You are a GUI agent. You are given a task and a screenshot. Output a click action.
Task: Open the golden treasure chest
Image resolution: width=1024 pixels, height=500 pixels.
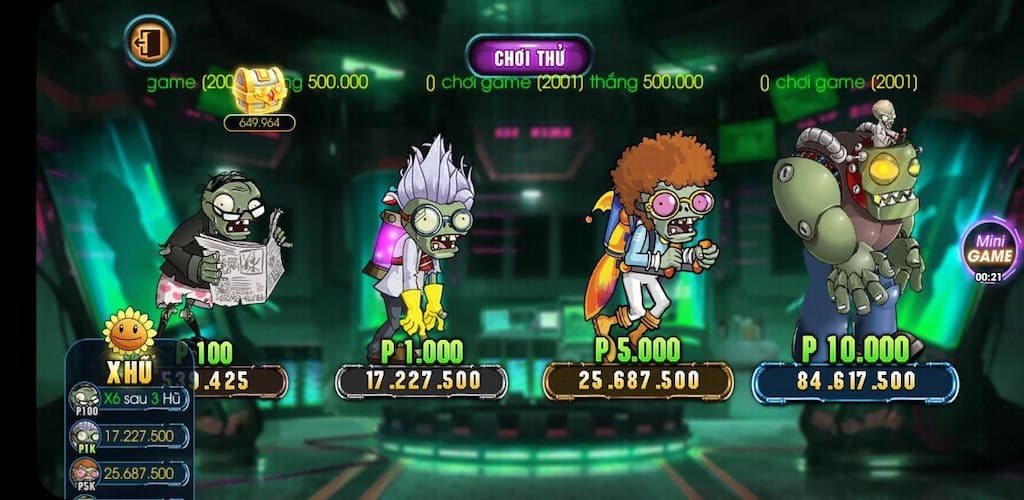[x=259, y=91]
